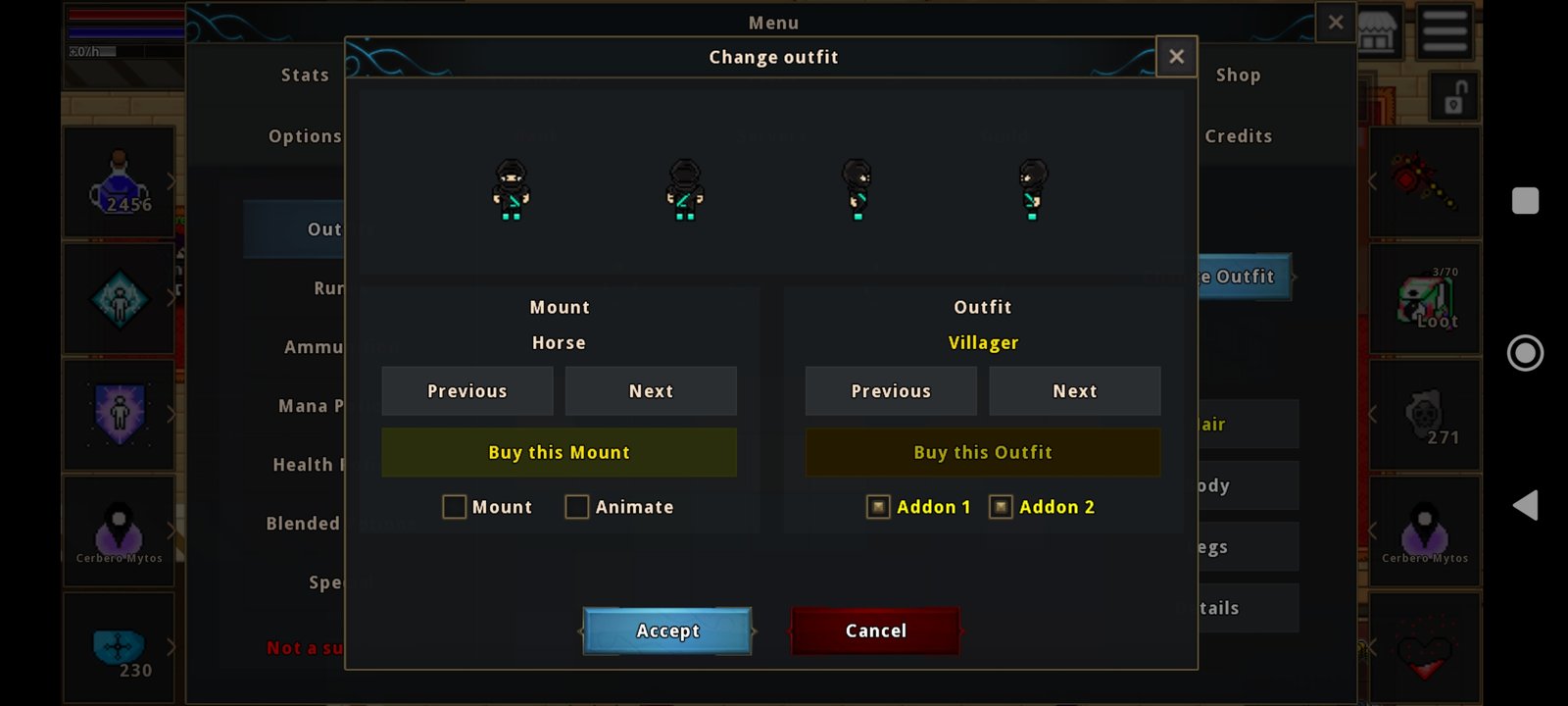The height and width of the screenshot is (706, 1568).
Task: Enable the Animate checkbox
Action: click(x=577, y=507)
